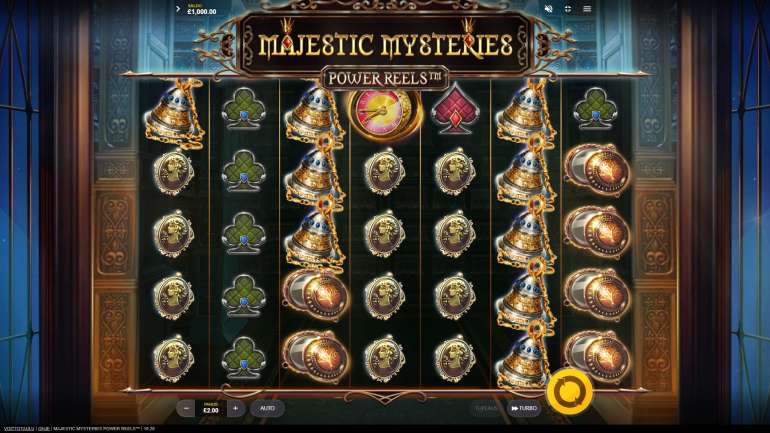Increase the stake with the plus button
770x433 pixels.
click(x=235, y=408)
